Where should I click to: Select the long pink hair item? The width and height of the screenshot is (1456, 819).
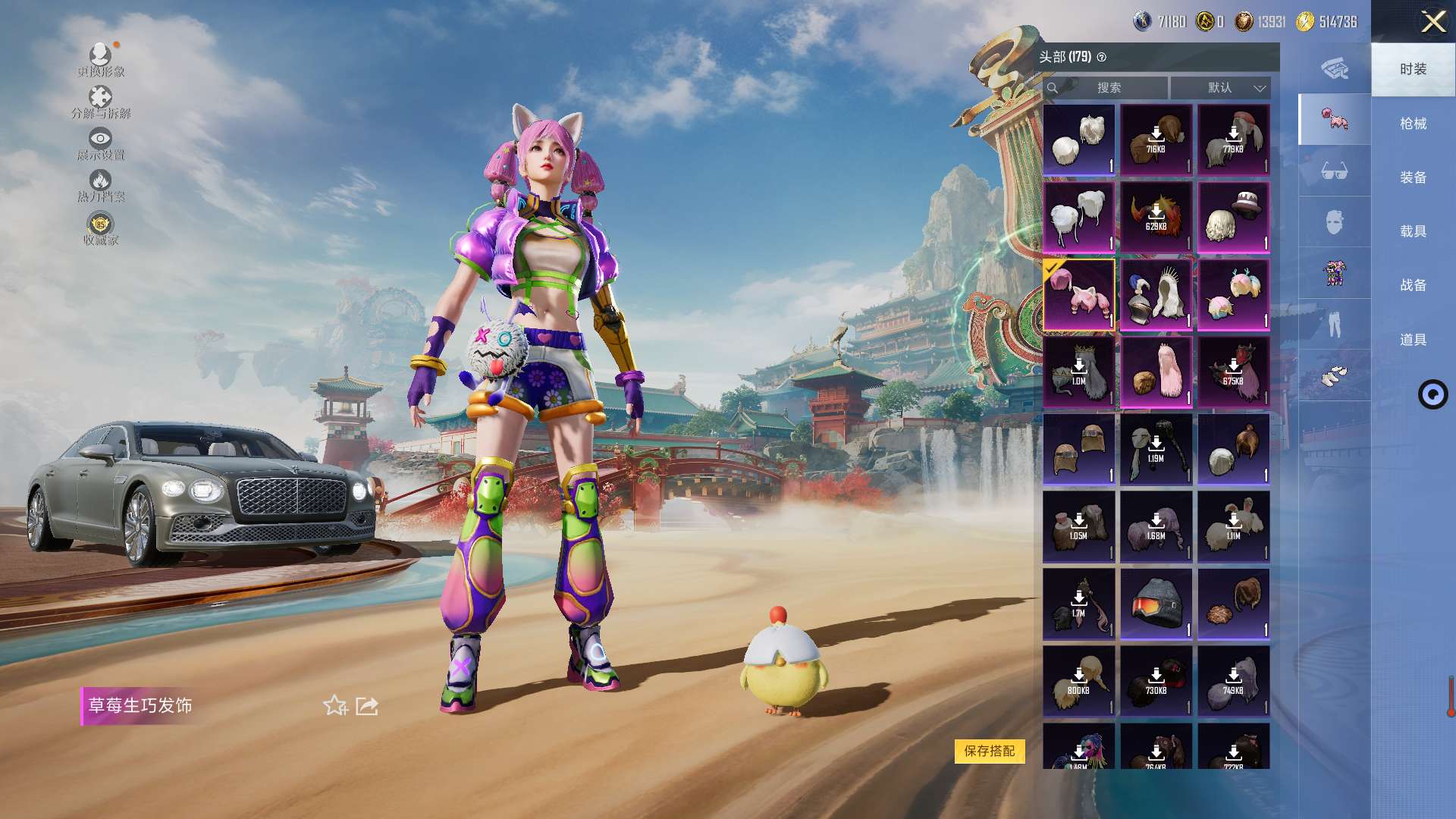click(1156, 372)
